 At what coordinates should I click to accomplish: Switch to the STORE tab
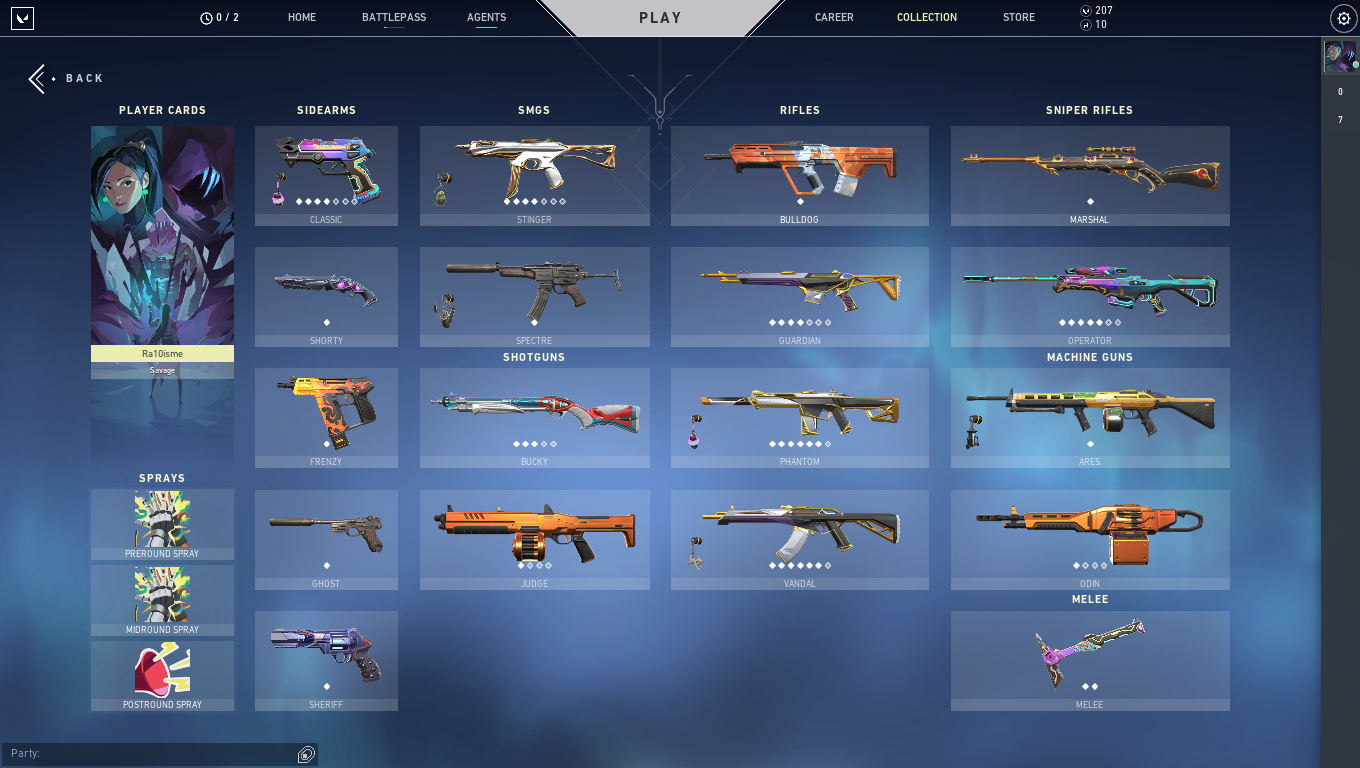tap(1018, 17)
